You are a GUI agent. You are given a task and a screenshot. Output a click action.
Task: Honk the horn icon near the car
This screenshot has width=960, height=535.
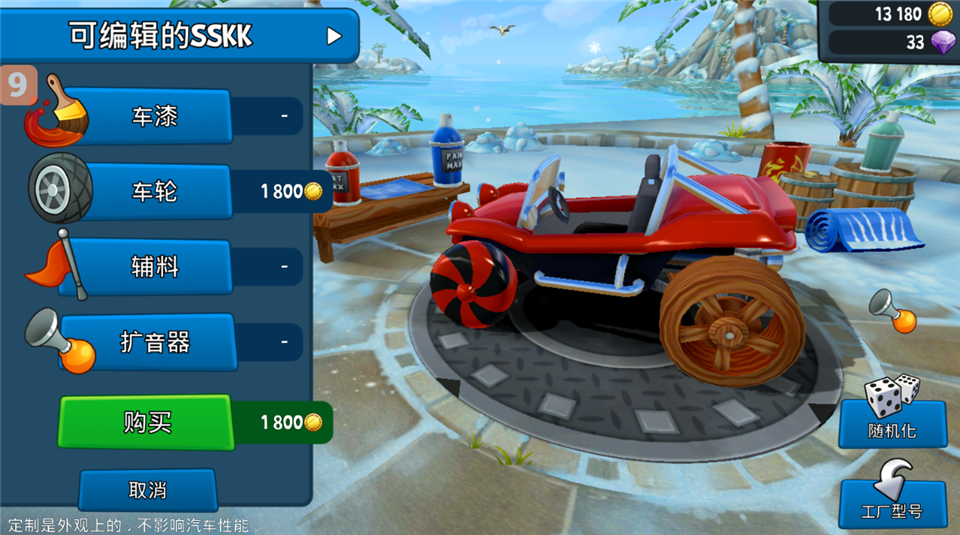[893, 310]
